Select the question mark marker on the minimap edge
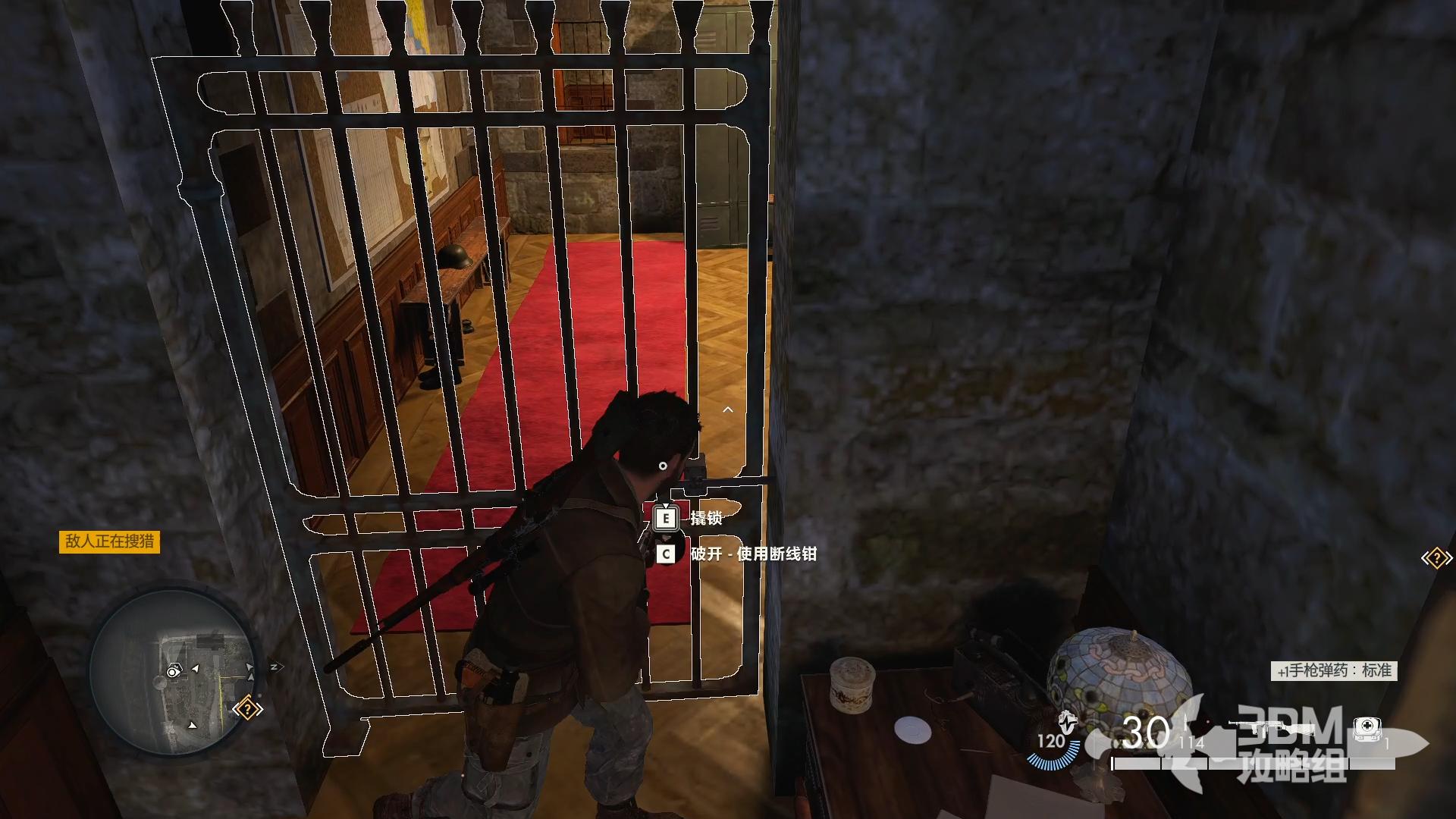Viewport: 1456px width, 819px height. pos(247,710)
